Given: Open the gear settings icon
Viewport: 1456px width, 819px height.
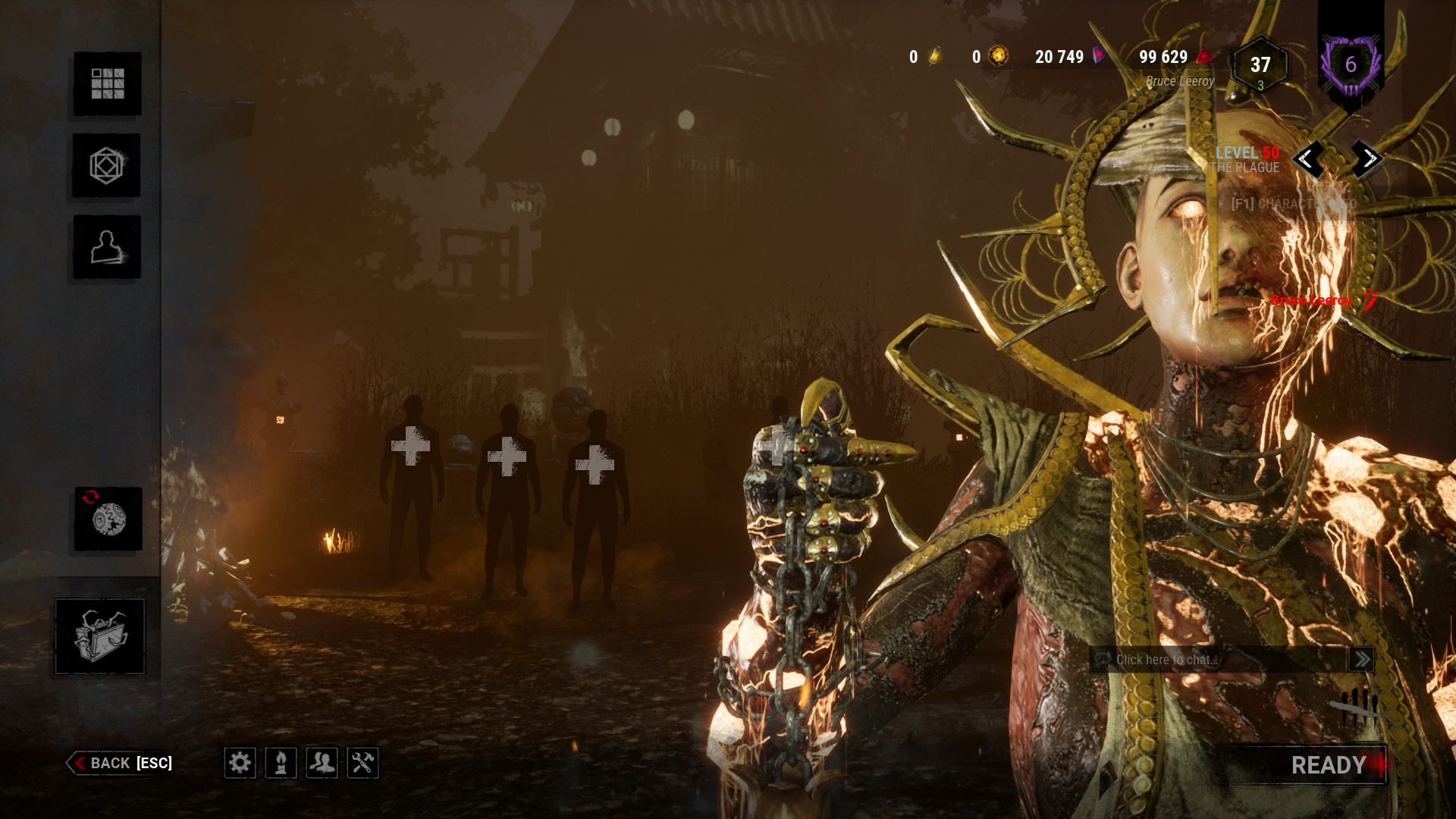Looking at the screenshot, I should [240, 762].
